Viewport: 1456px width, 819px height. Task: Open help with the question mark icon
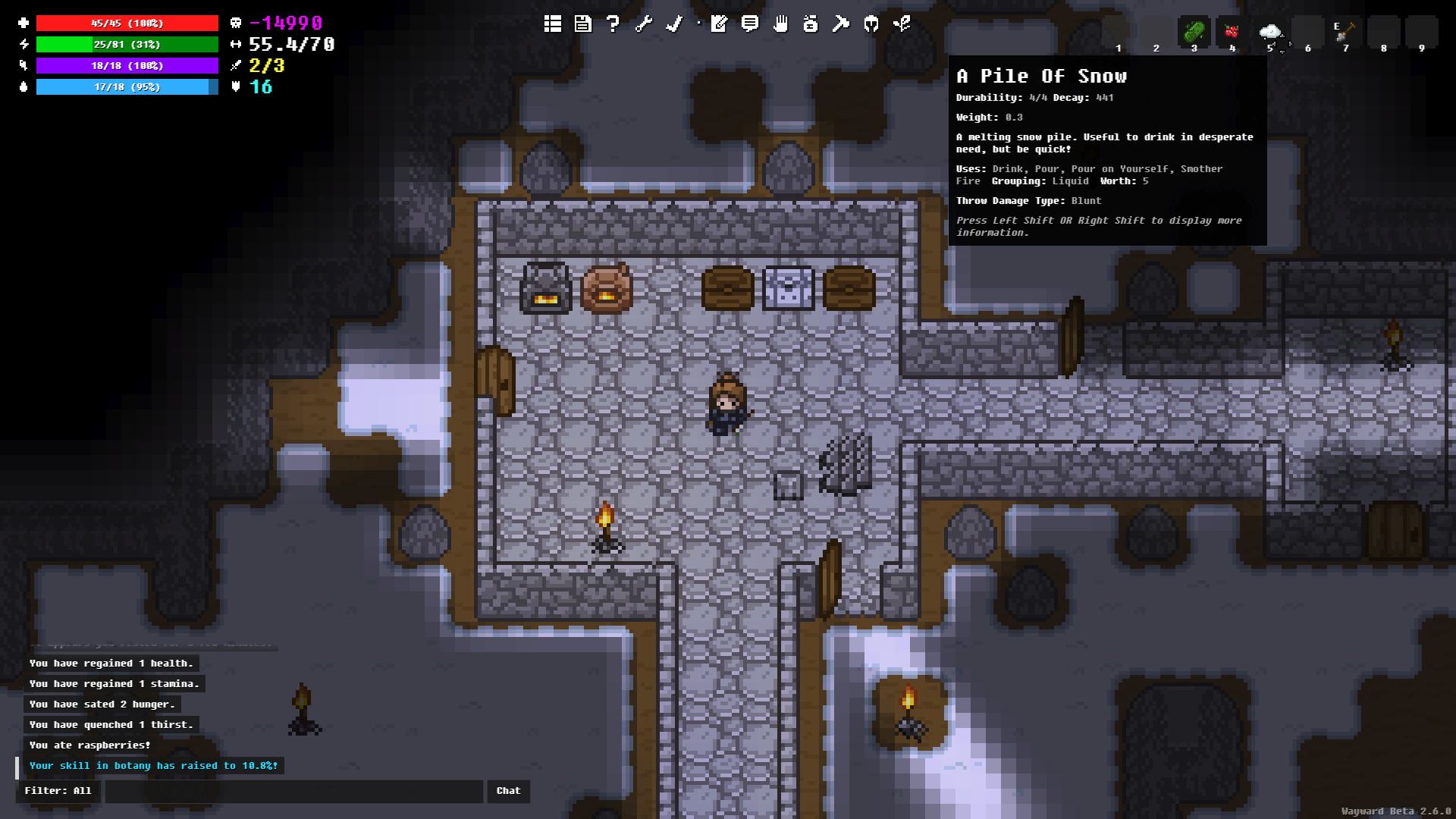tap(613, 24)
